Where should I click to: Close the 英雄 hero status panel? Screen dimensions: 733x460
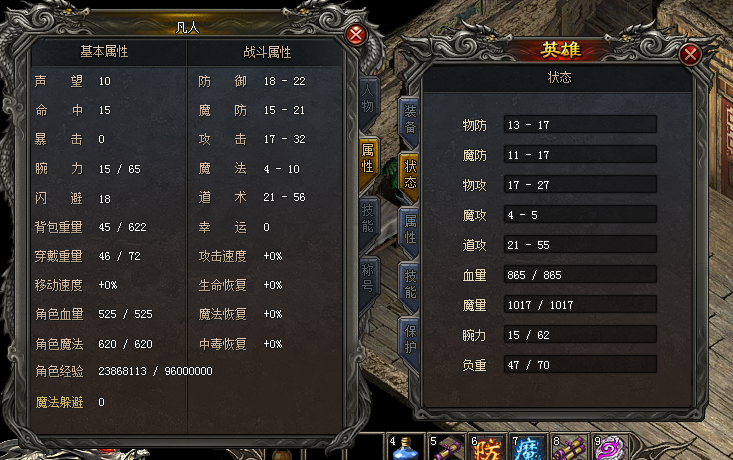(689, 55)
